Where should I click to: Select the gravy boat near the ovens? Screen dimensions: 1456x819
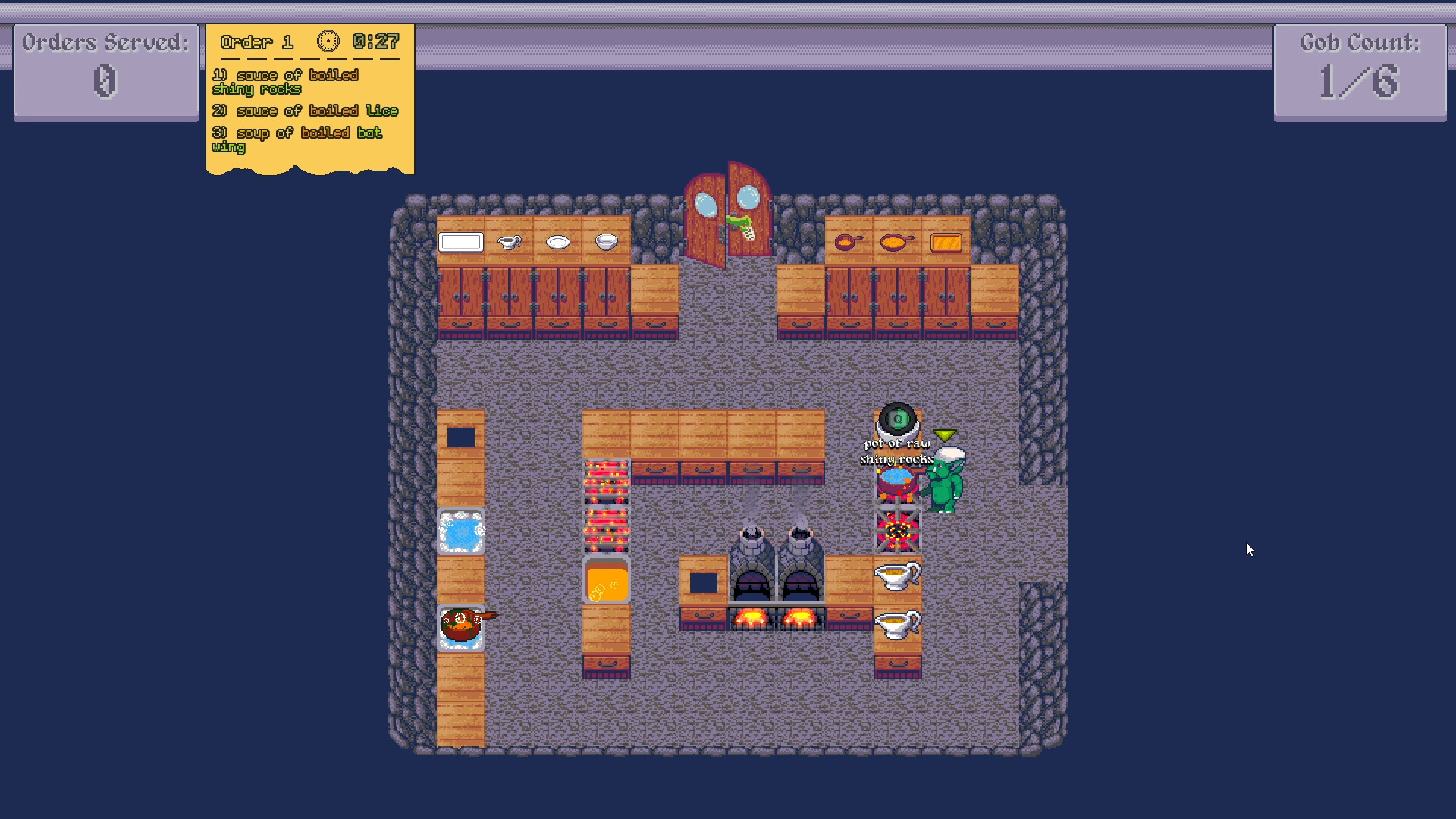897,575
